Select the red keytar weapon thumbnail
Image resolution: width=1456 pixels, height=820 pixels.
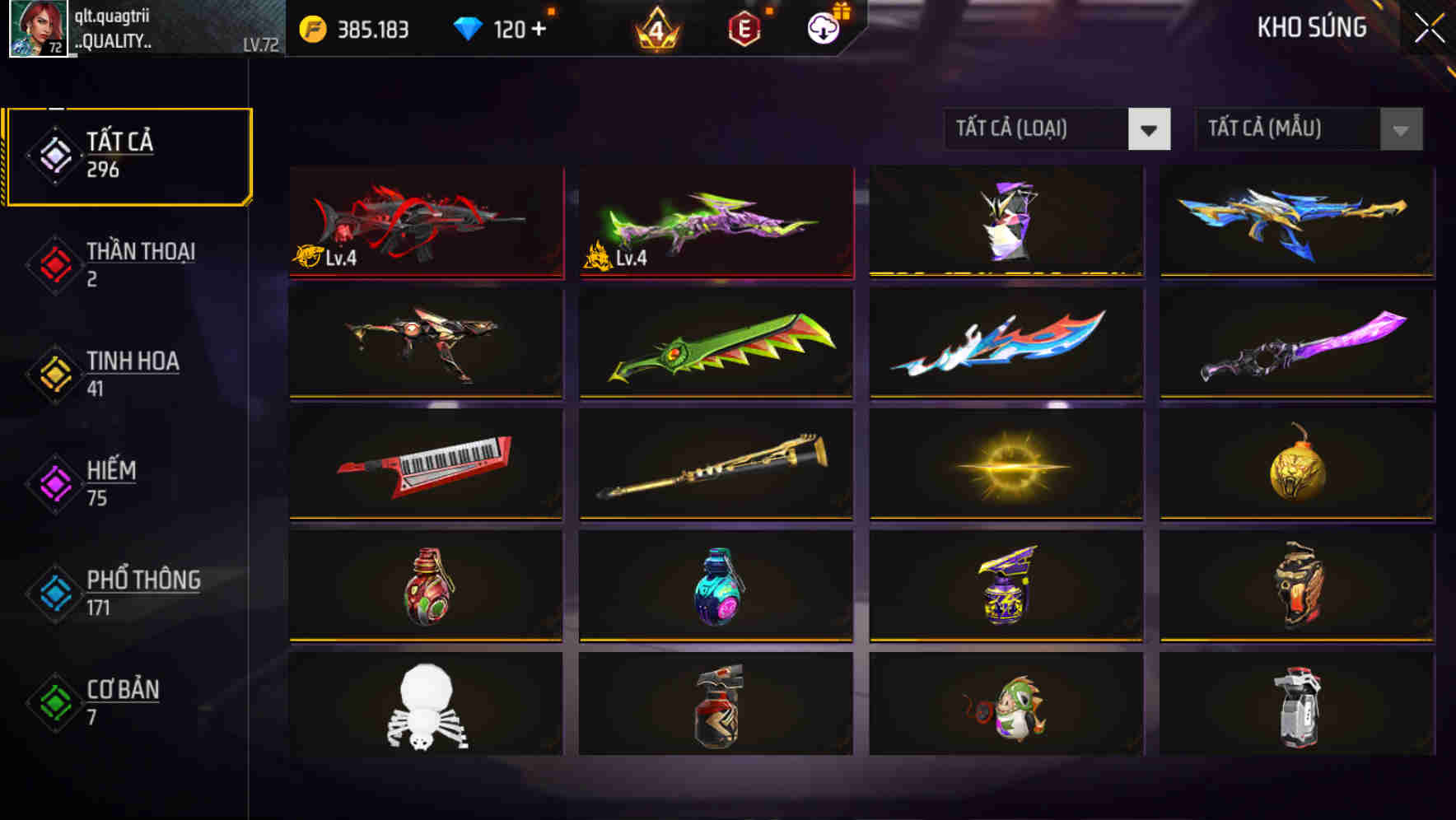pos(425,465)
